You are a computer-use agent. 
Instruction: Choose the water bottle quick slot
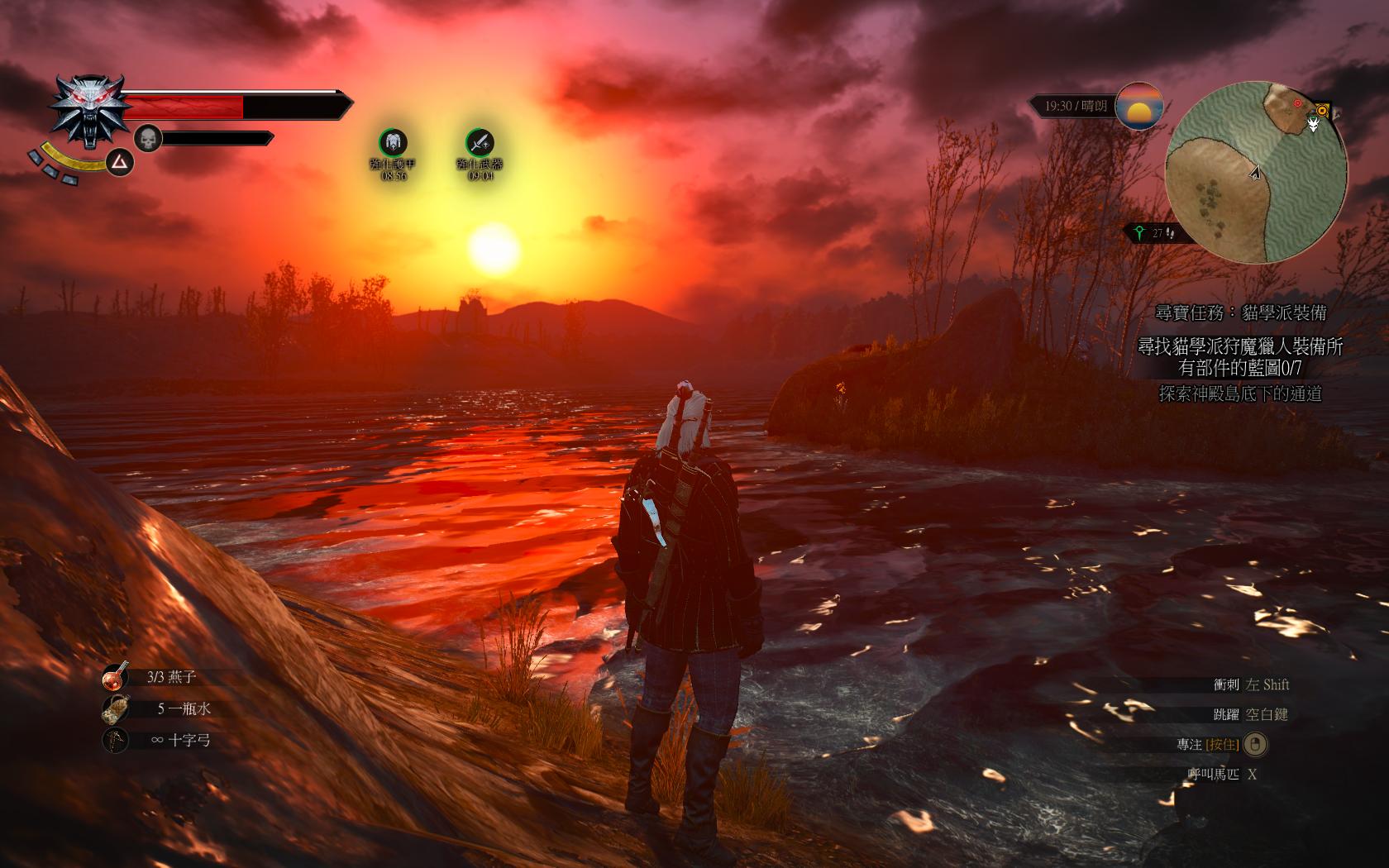pyautogui.click(x=116, y=708)
